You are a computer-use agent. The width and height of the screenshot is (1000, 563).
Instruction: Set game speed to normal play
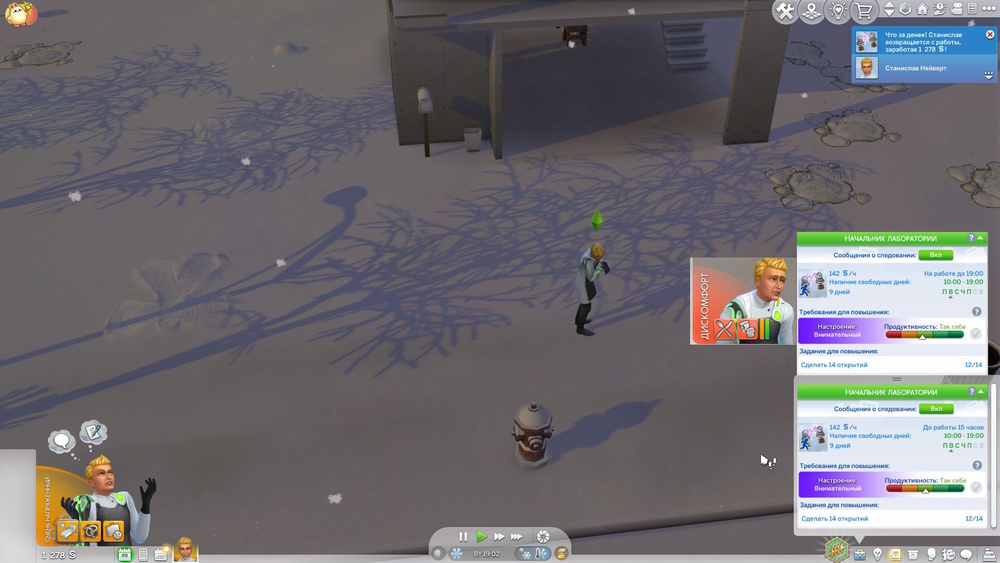click(481, 537)
